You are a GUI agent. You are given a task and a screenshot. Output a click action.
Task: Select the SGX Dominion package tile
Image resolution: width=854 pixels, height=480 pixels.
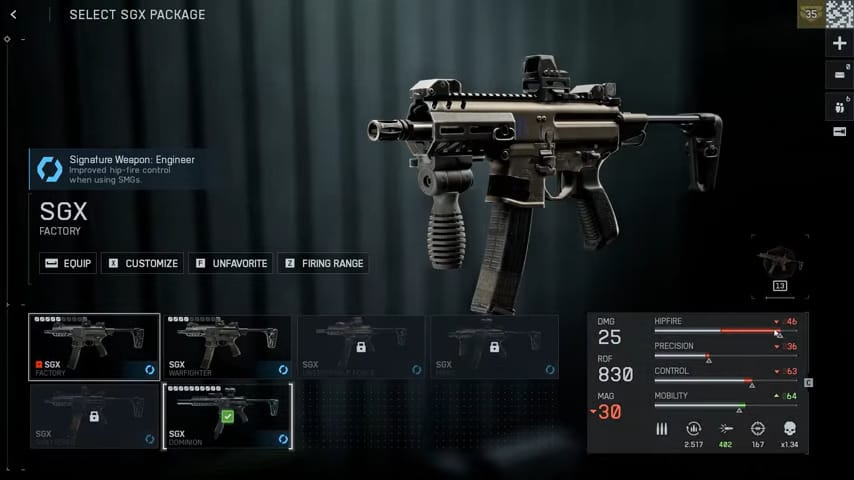(227, 415)
